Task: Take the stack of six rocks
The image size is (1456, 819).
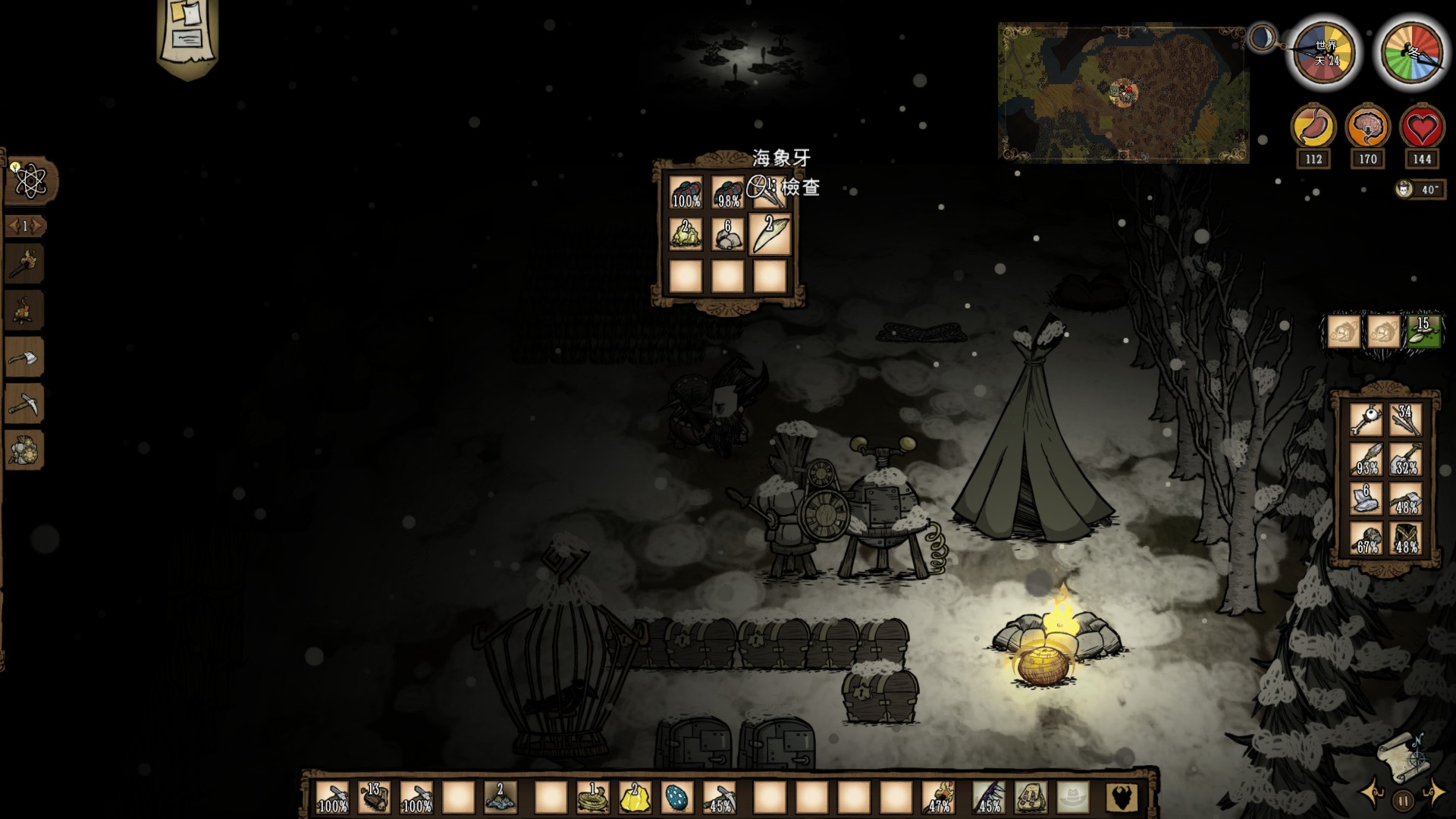Action: tap(728, 234)
